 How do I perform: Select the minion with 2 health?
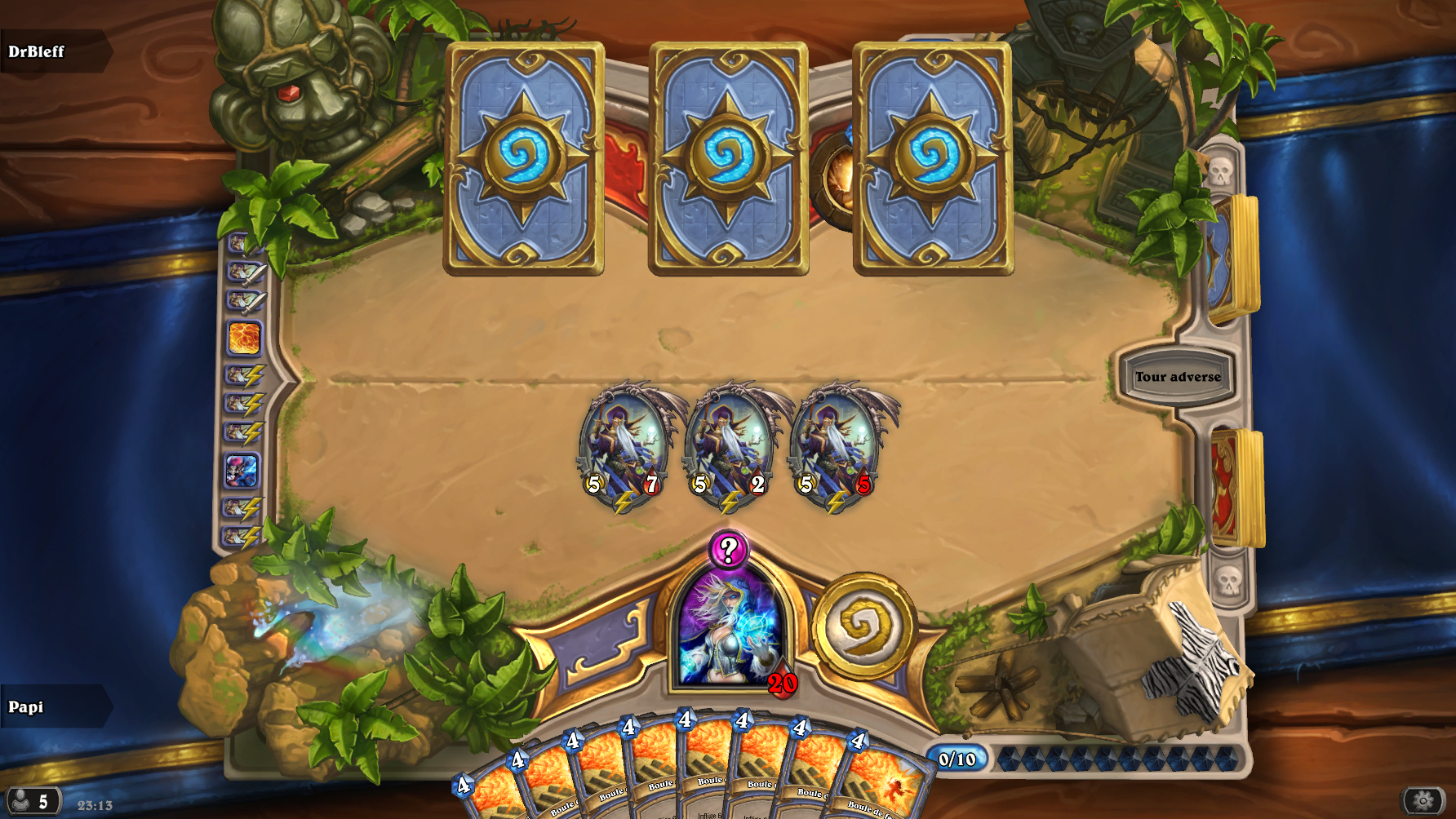(x=730, y=445)
